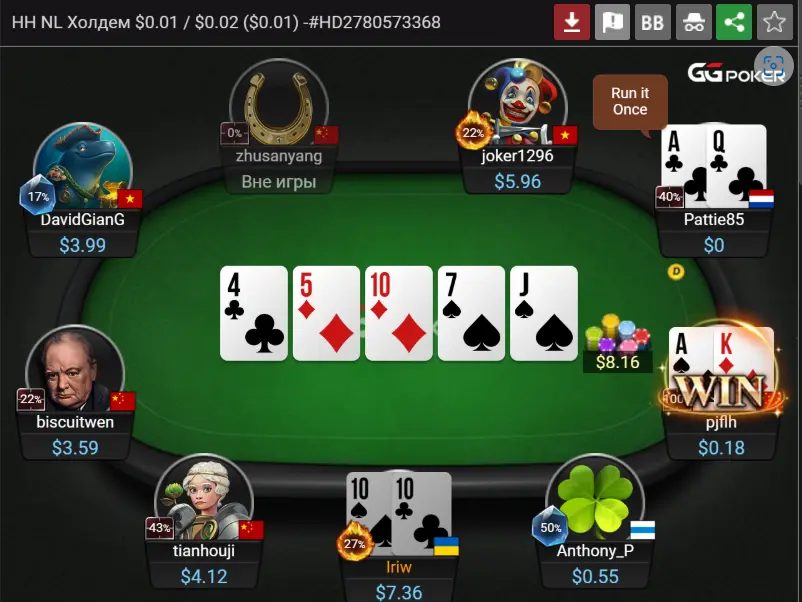The height and width of the screenshot is (602, 802).
Task: Mark the hand as favorite with the star
Action: tap(773, 22)
